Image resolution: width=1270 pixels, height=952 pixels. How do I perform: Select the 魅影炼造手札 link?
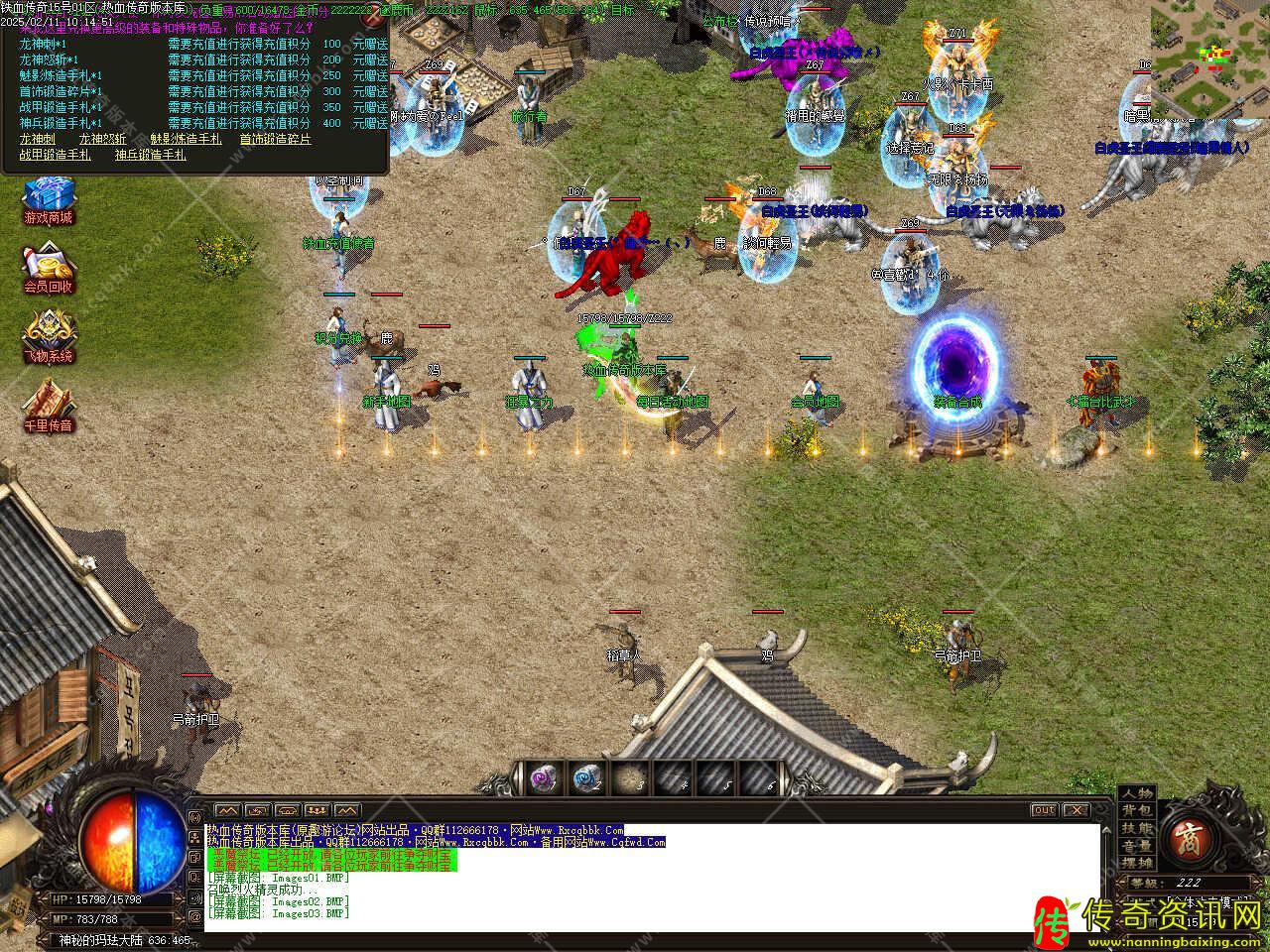pos(187,140)
